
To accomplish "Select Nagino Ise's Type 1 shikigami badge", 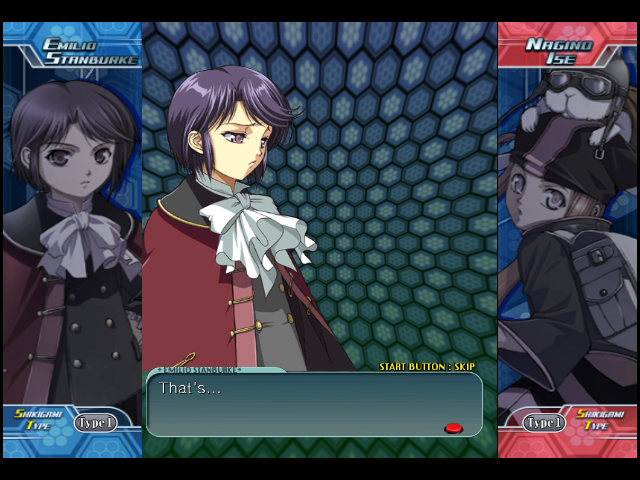I will pyautogui.click(x=544, y=423).
